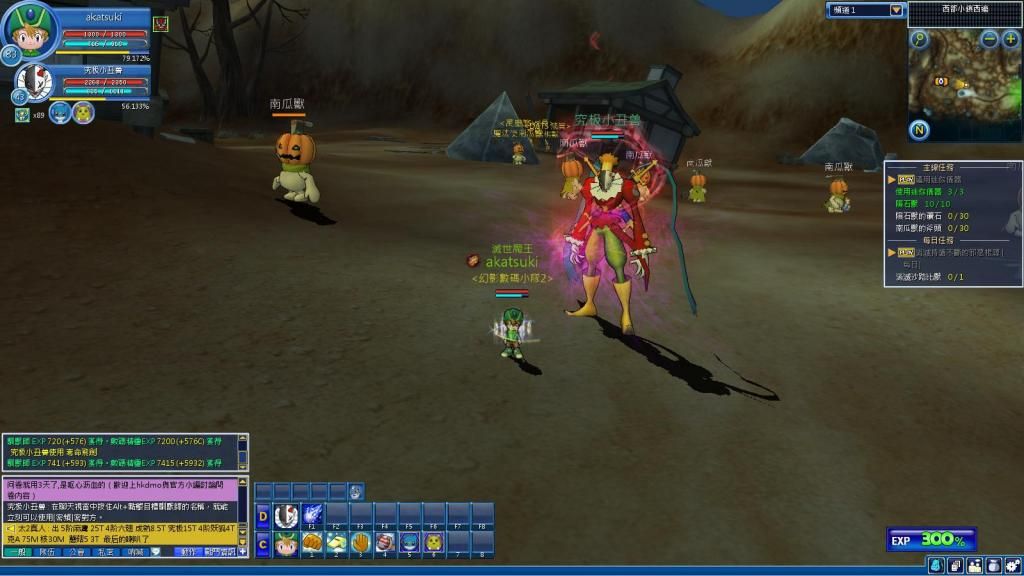Use the F1 blue slash skill
The image size is (1024, 576).
pyautogui.click(x=312, y=516)
